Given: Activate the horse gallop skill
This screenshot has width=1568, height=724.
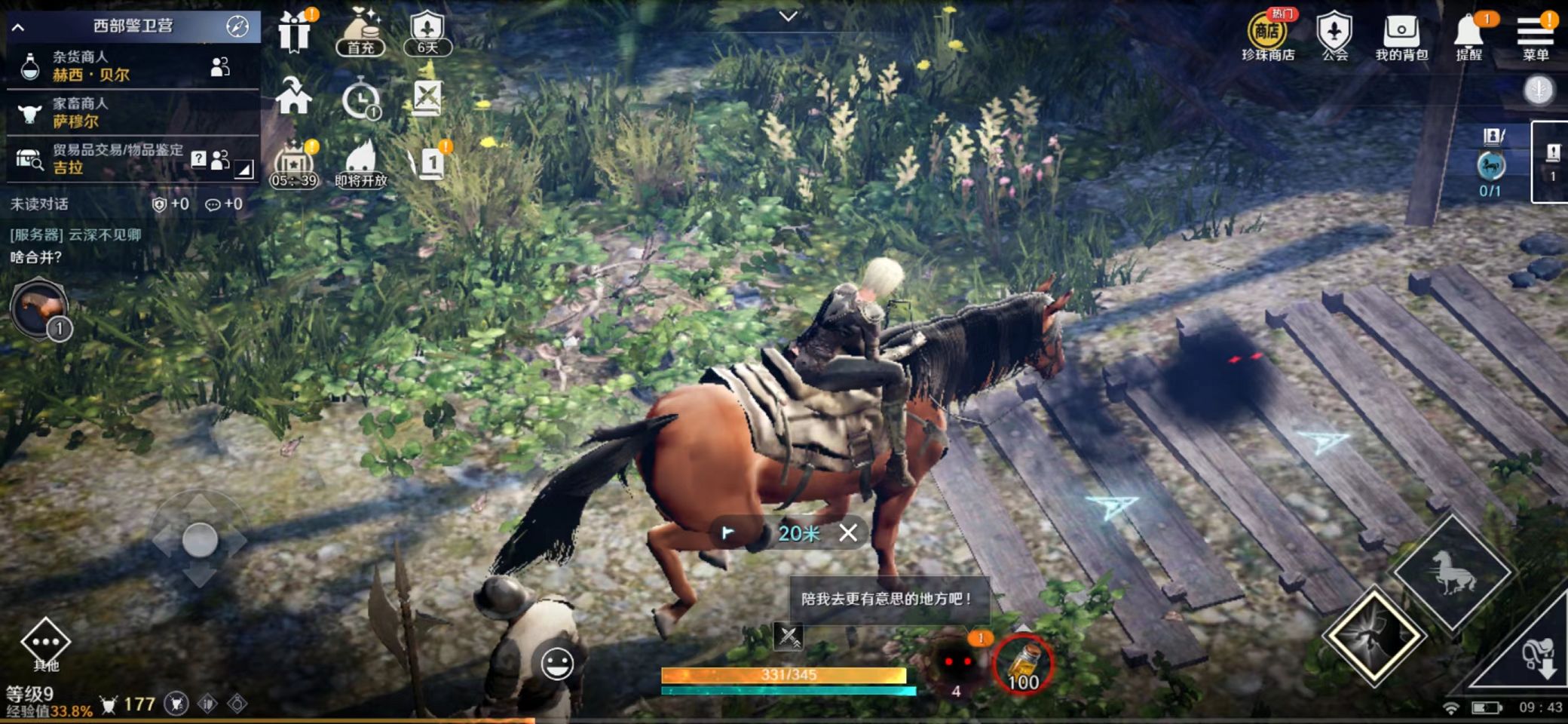Looking at the screenshot, I should click(1450, 572).
